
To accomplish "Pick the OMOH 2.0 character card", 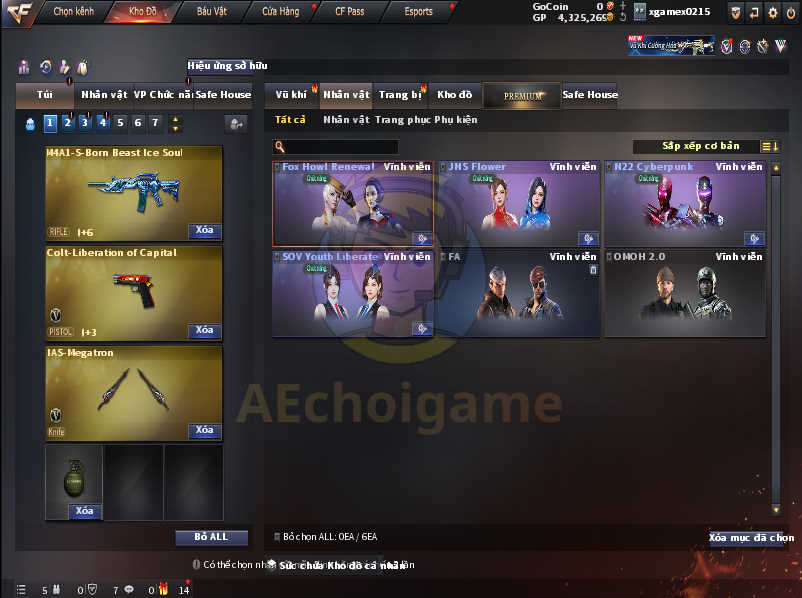I will point(684,293).
